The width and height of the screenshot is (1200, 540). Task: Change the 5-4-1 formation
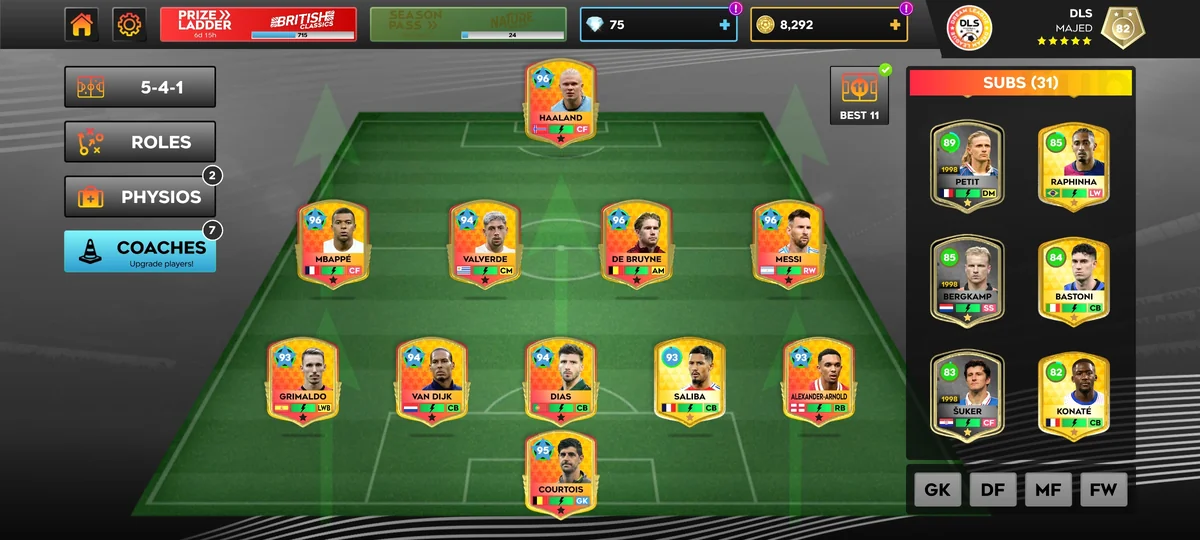(x=140, y=87)
